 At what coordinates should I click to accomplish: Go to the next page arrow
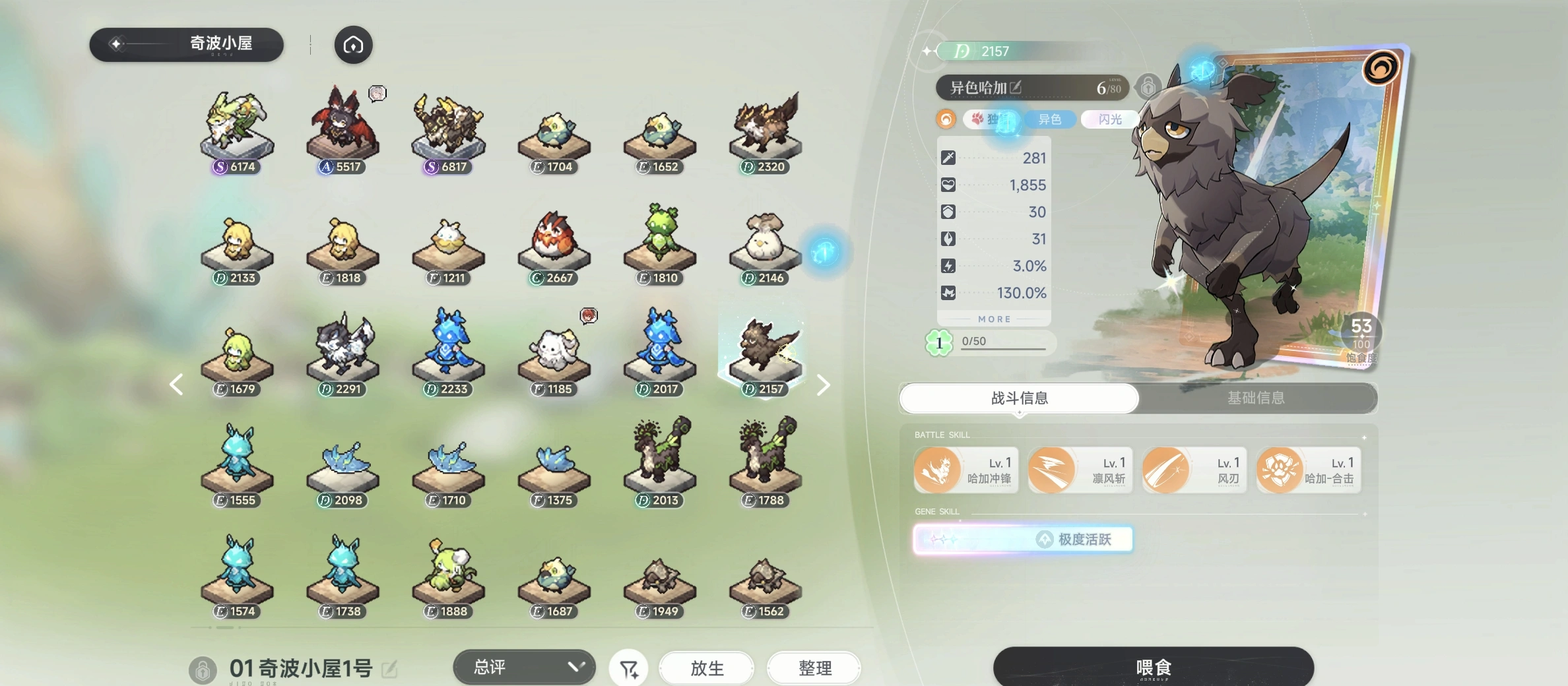point(823,385)
